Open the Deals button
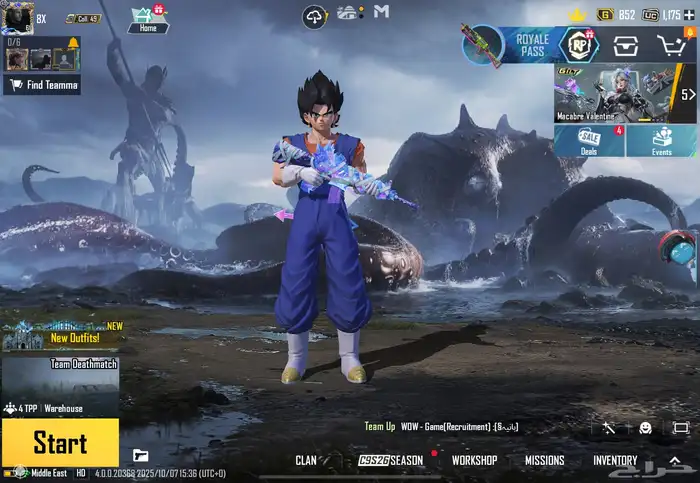Image resolution: width=700 pixels, height=483 pixels. pos(589,141)
